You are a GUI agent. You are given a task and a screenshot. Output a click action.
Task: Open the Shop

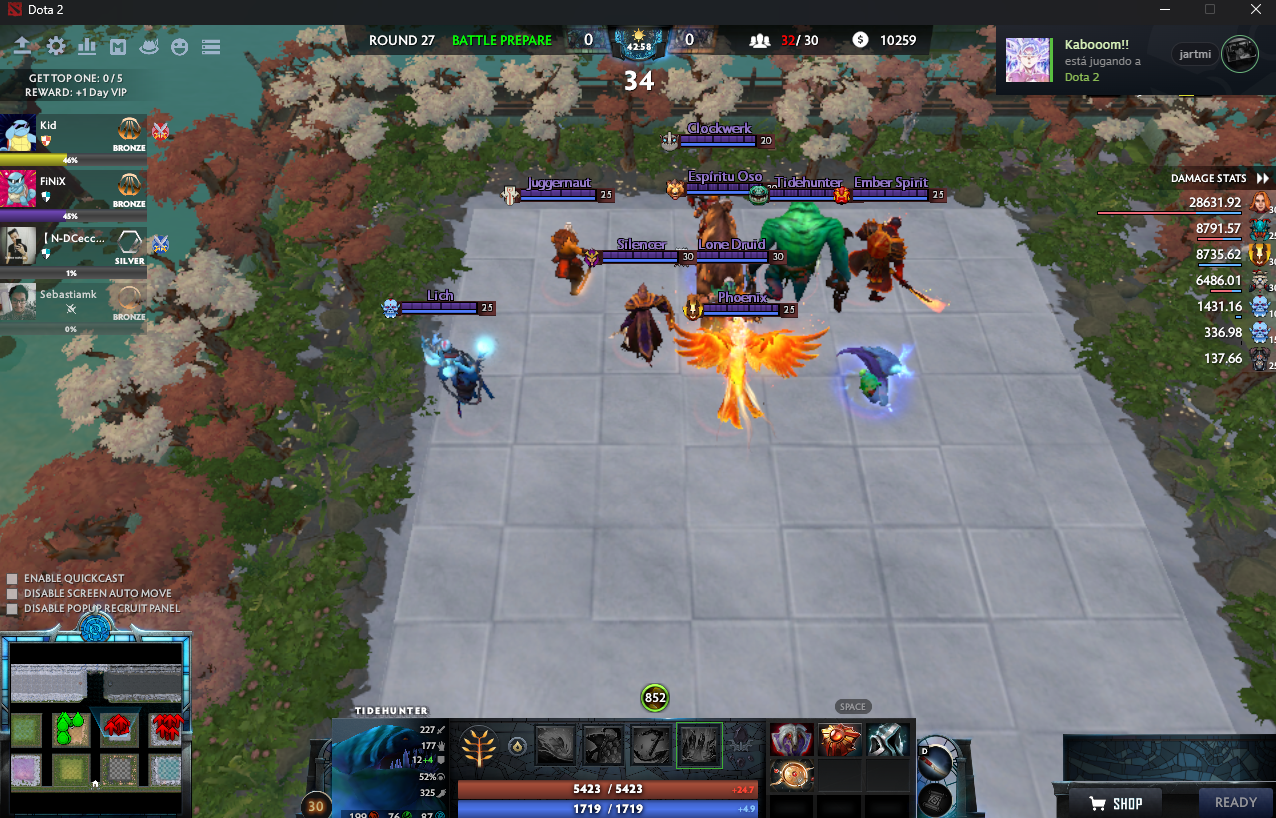pyautogui.click(x=1115, y=802)
